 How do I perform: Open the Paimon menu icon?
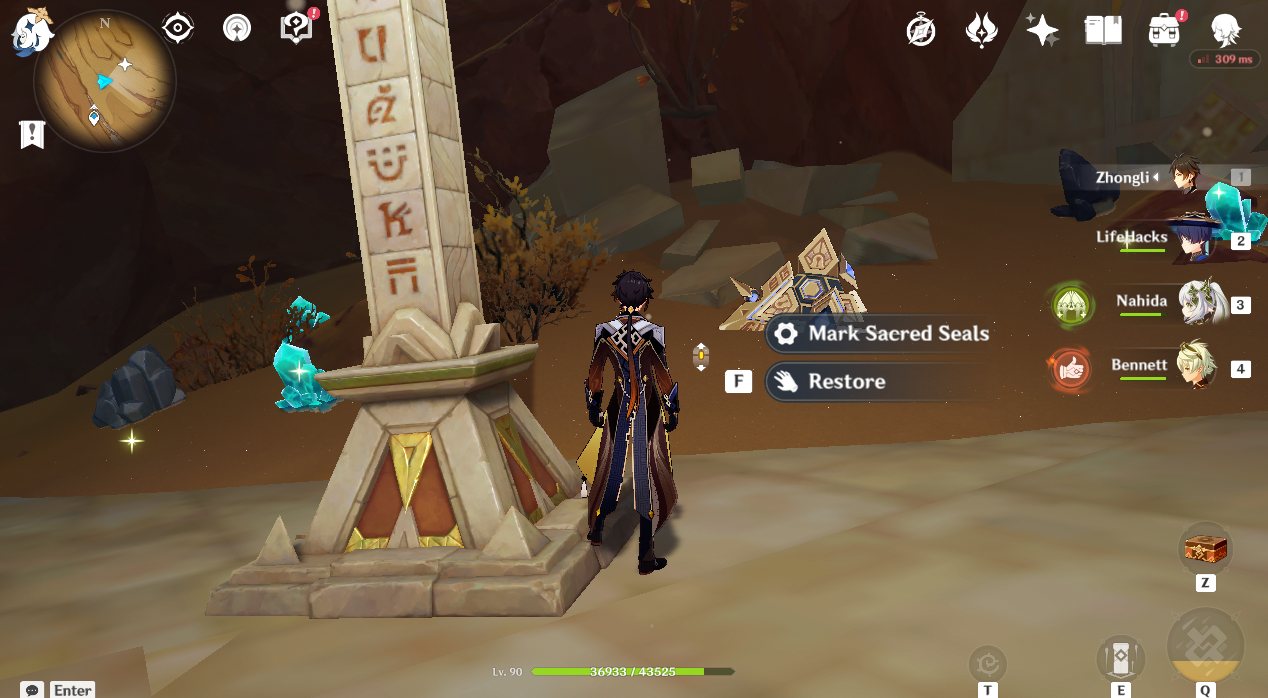click(x=31, y=30)
